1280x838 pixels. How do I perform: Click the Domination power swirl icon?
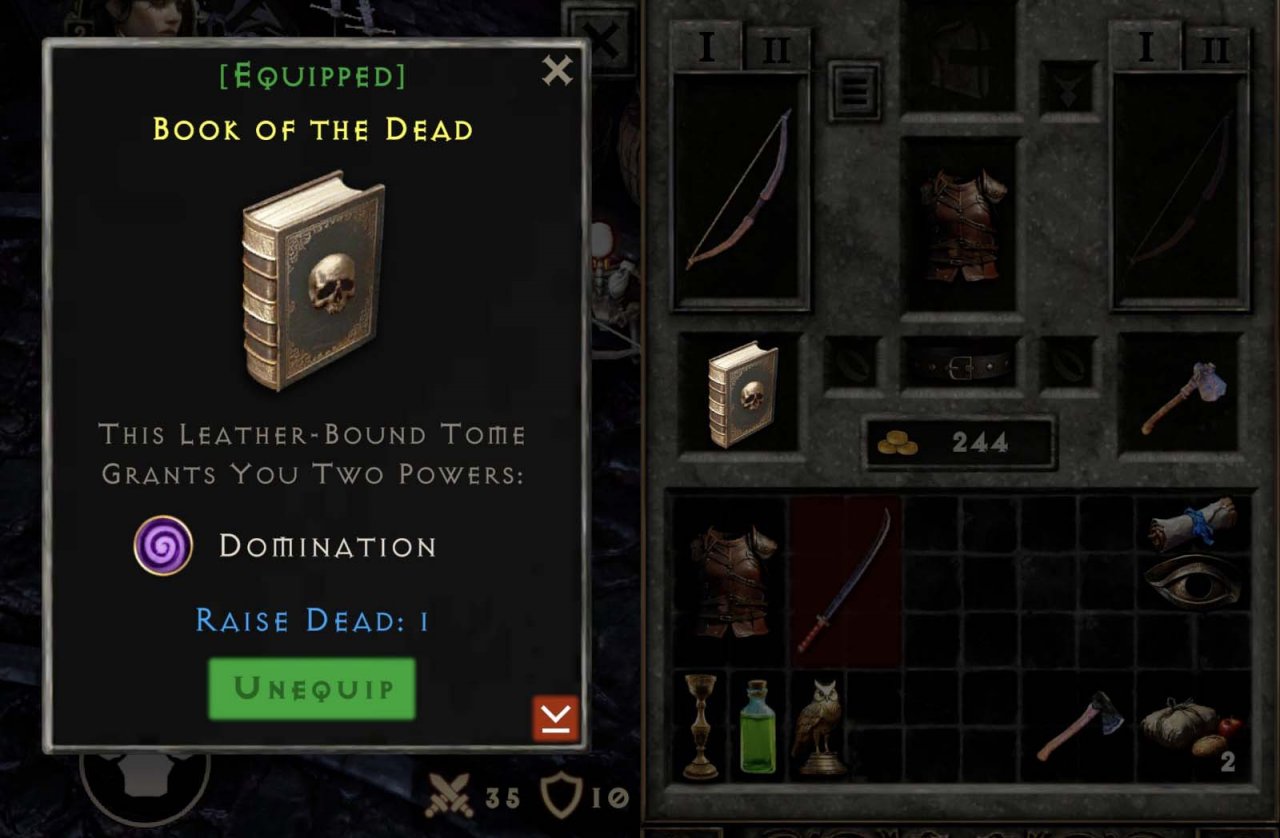[x=163, y=547]
